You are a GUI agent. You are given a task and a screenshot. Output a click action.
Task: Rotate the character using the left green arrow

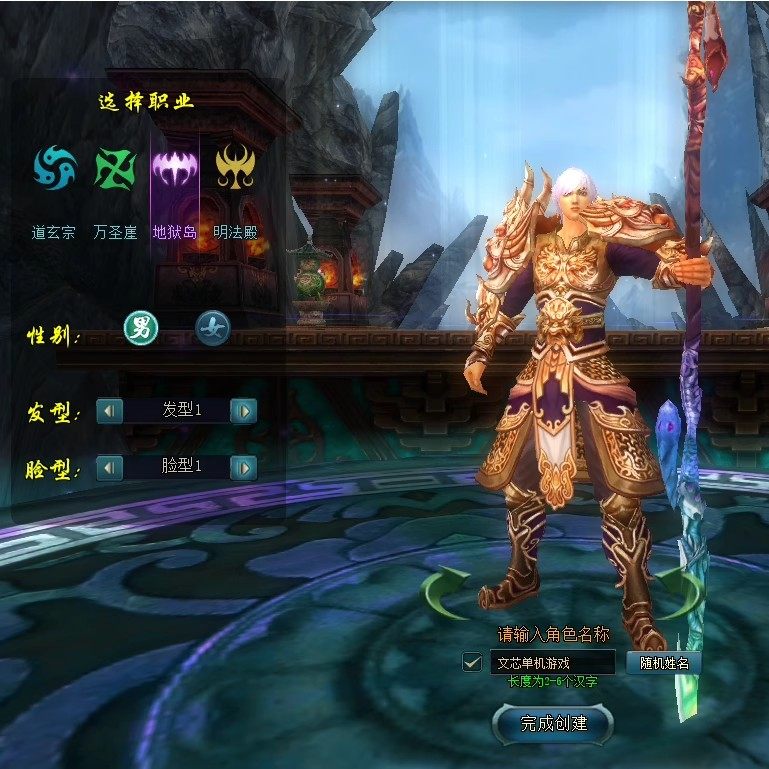[x=445, y=591]
